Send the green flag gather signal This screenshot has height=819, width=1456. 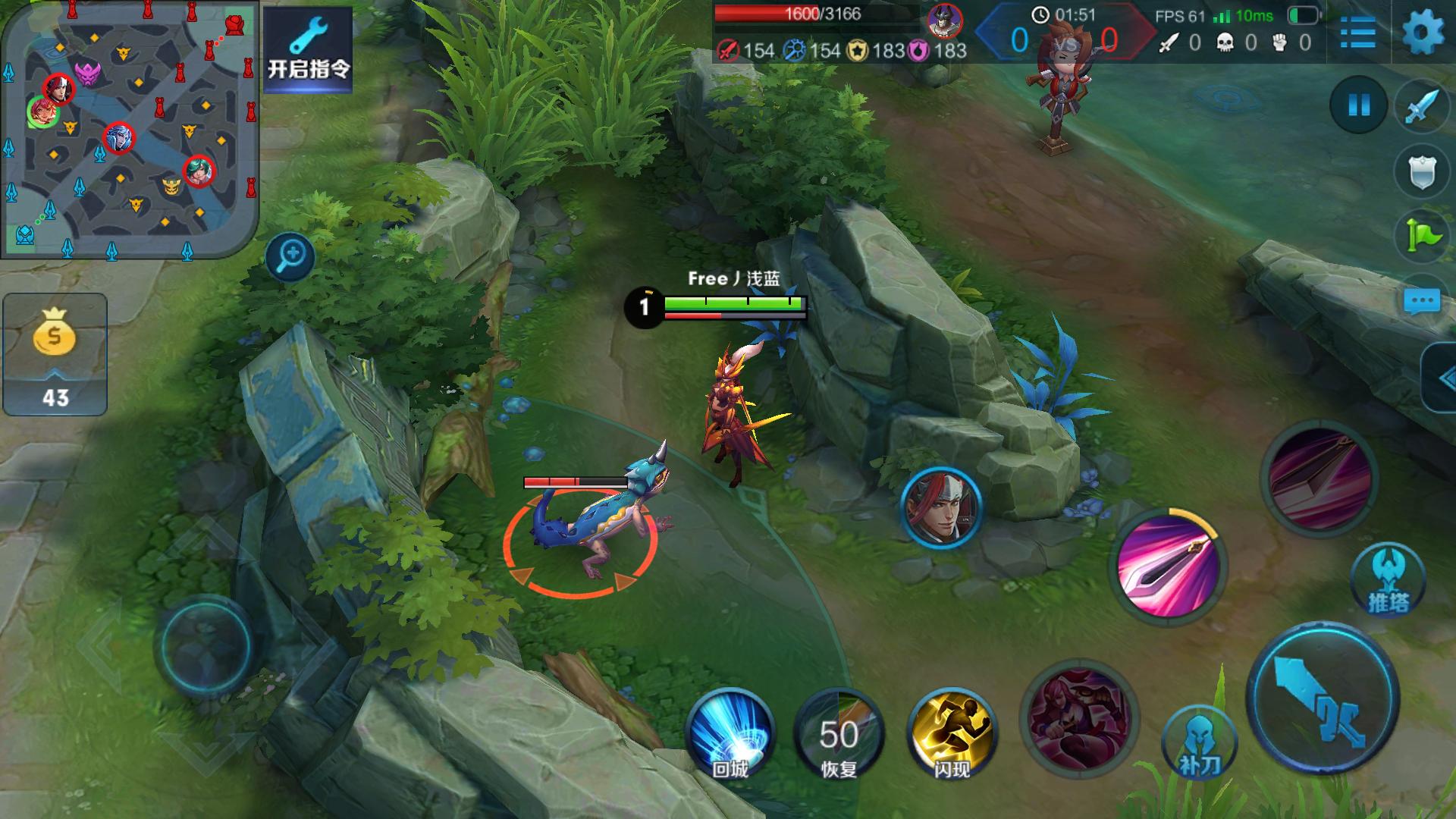[1422, 236]
